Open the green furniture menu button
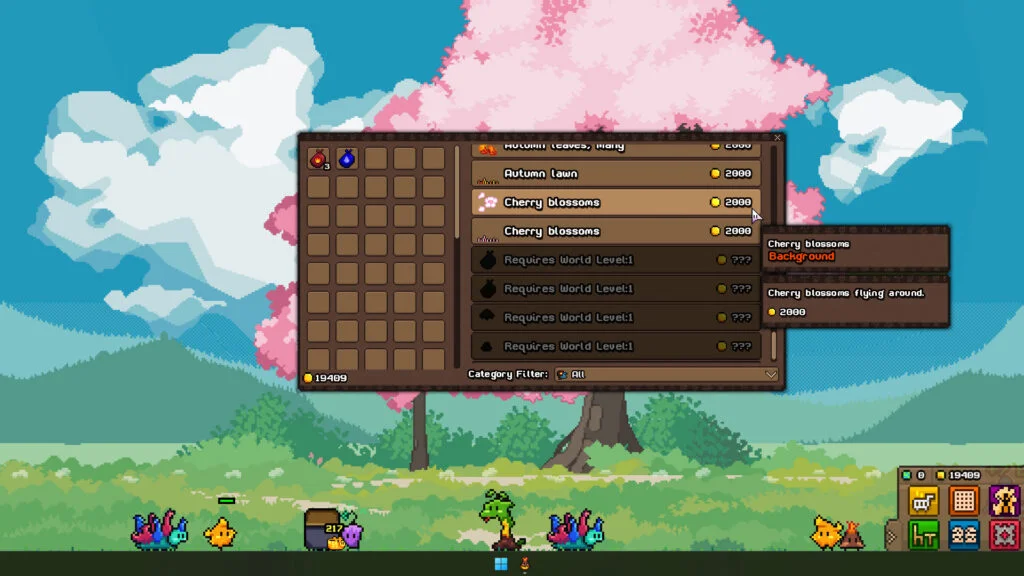Screen dimensions: 1024x576 click(x=923, y=535)
